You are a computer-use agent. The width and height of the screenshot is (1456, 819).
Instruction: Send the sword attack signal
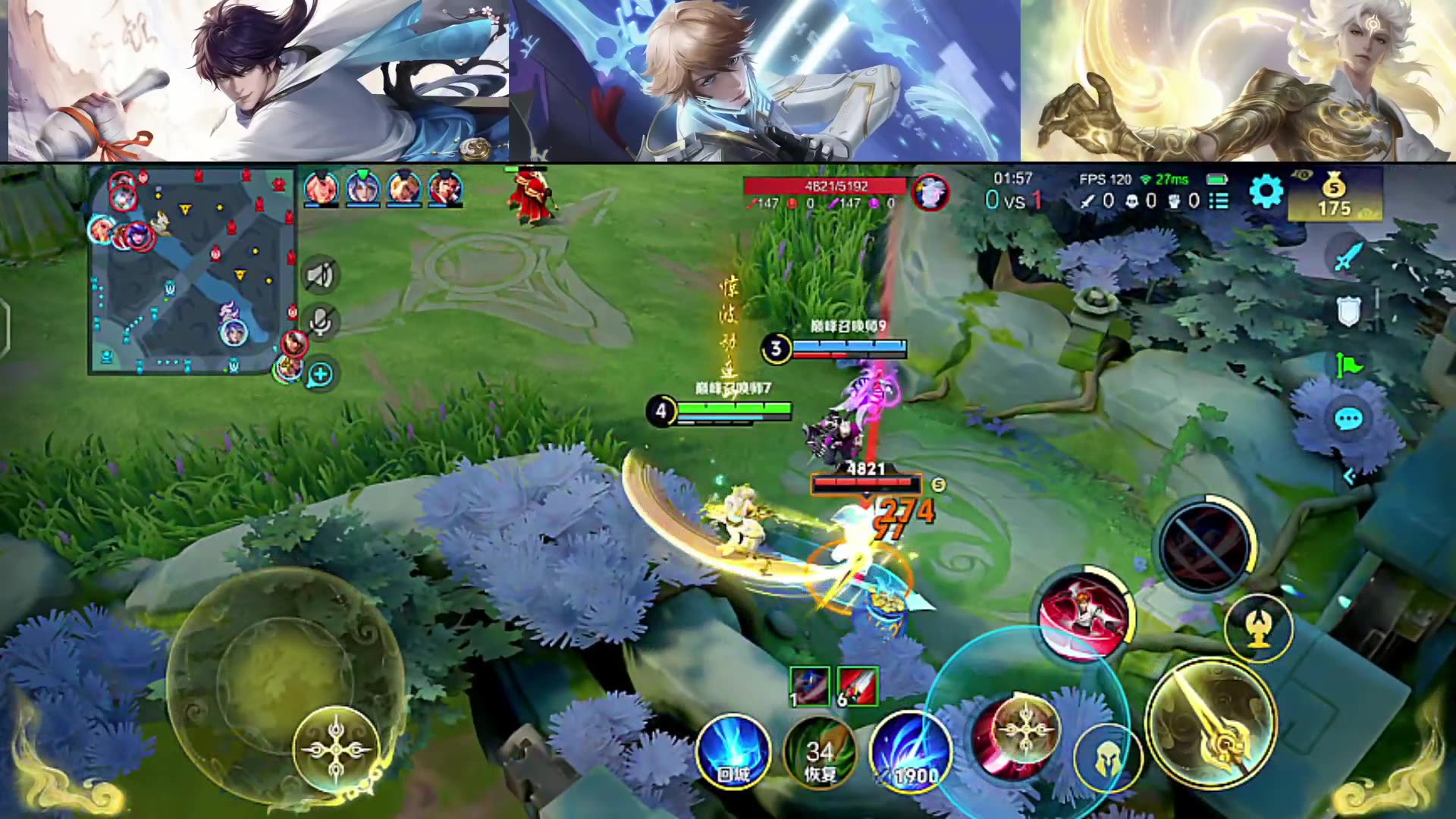click(x=1348, y=256)
